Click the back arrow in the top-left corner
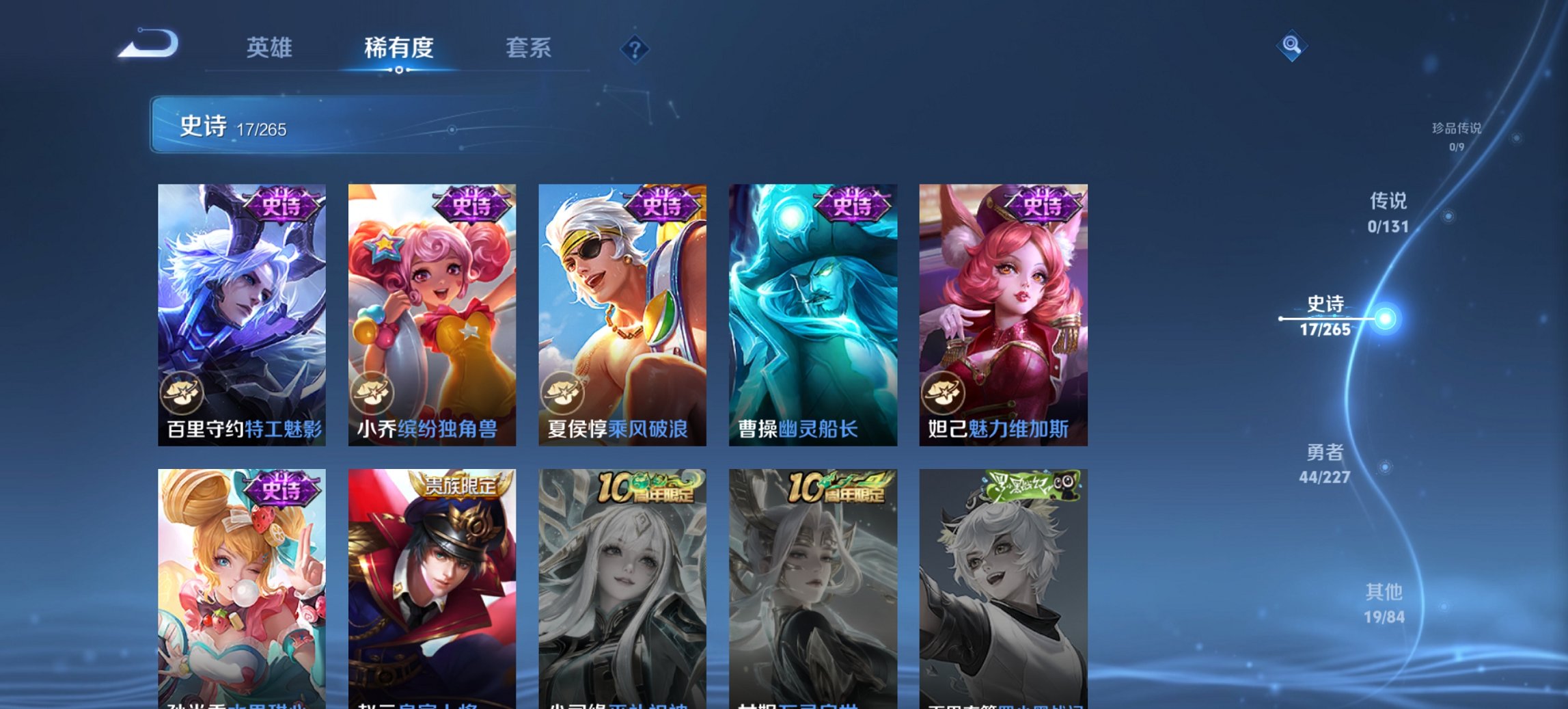The height and width of the screenshot is (709, 1568). [x=146, y=42]
